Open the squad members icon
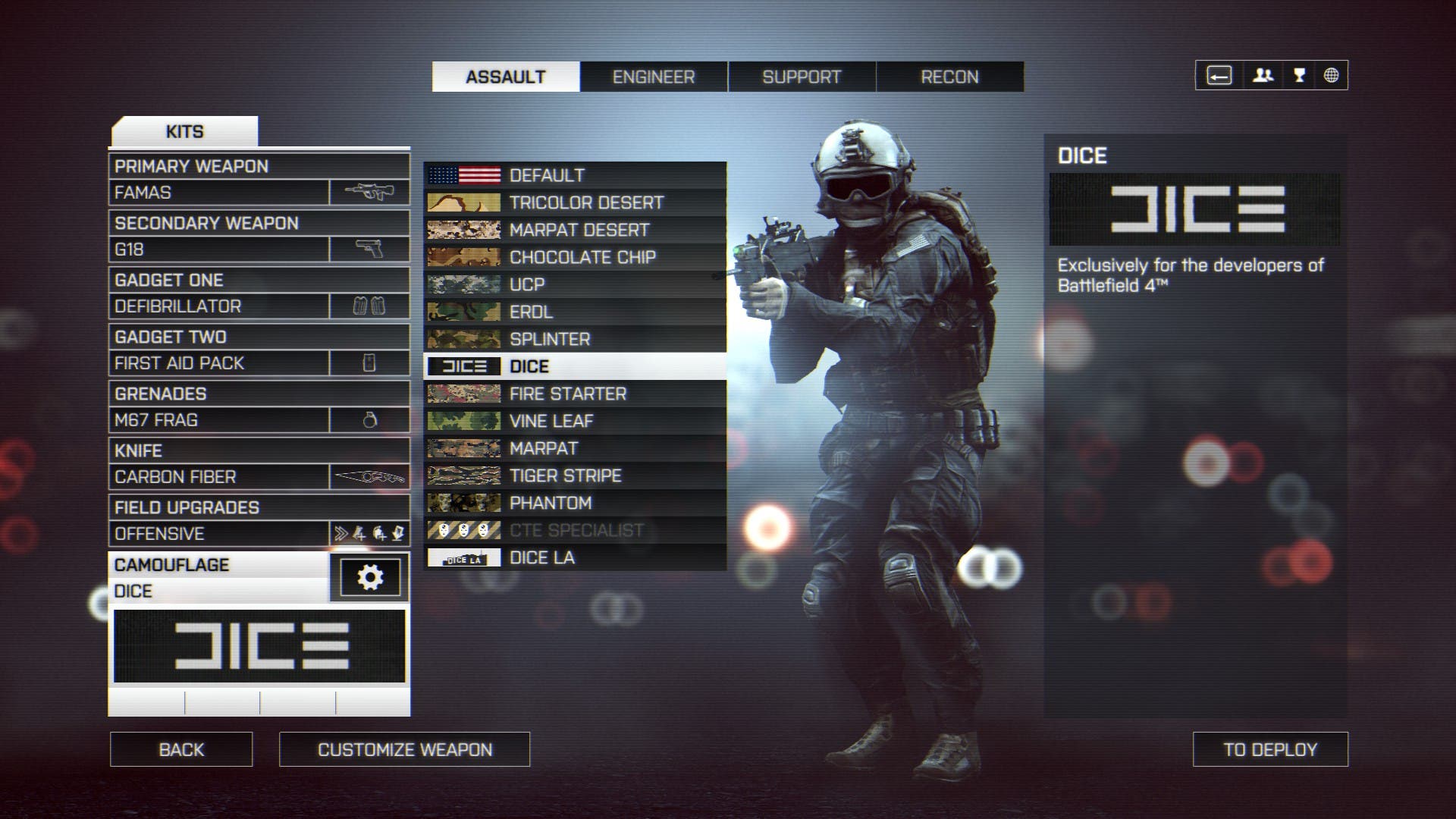Screen dimensions: 1456x819 (x=1263, y=75)
